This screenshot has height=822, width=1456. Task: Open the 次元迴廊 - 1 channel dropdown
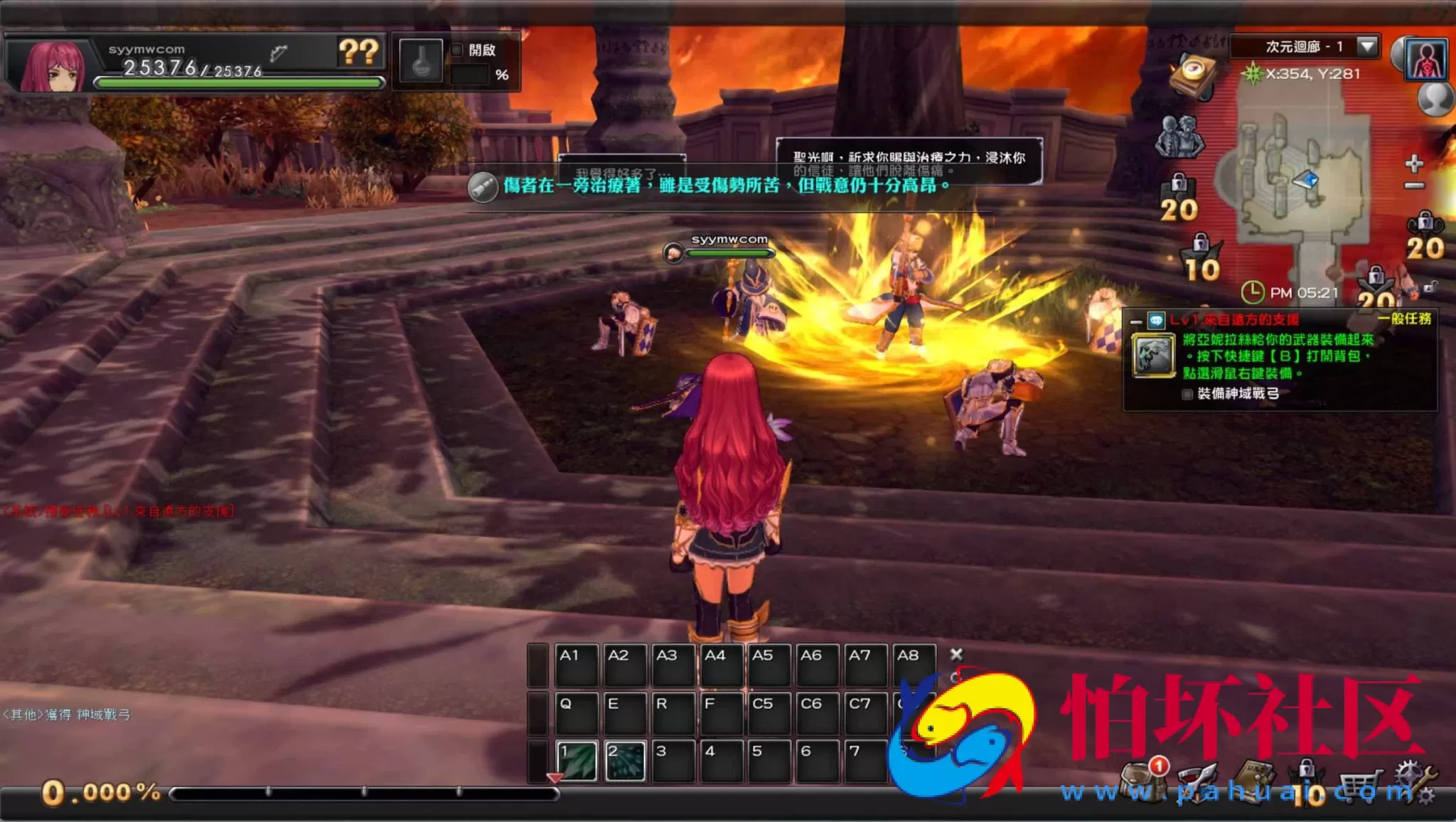(x=1366, y=46)
